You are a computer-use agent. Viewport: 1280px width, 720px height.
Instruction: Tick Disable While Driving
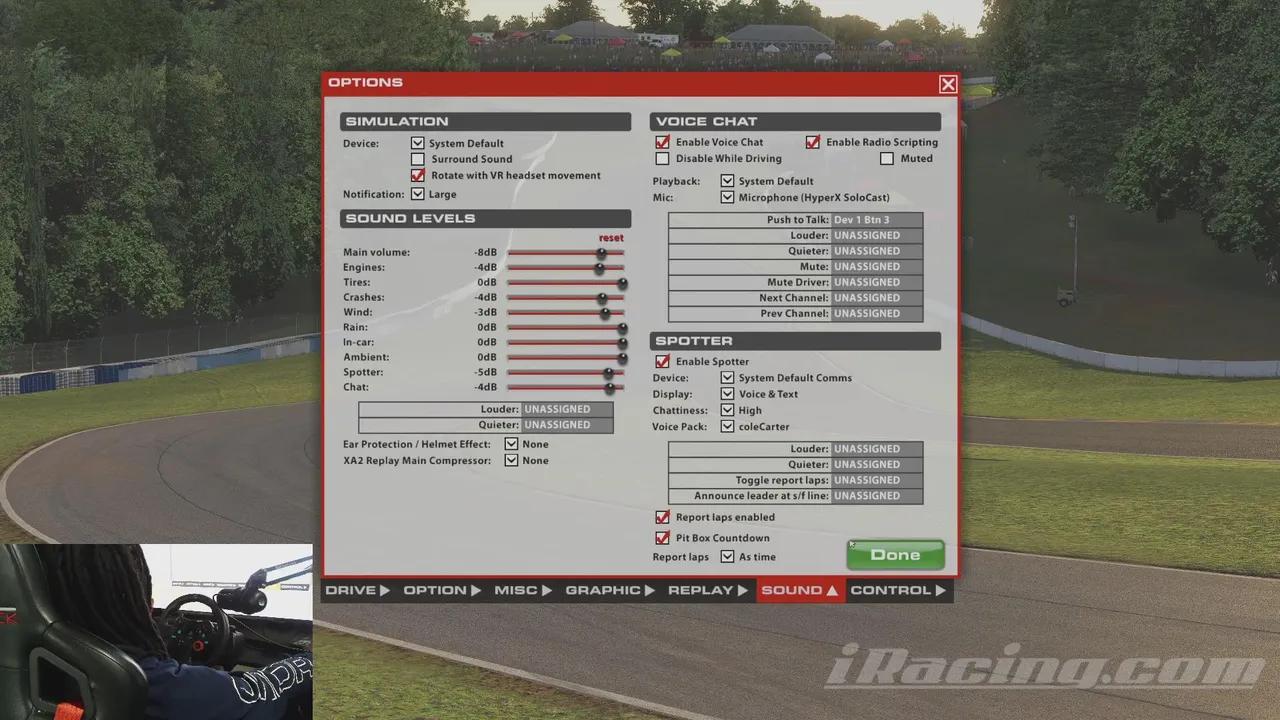pyautogui.click(x=662, y=159)
